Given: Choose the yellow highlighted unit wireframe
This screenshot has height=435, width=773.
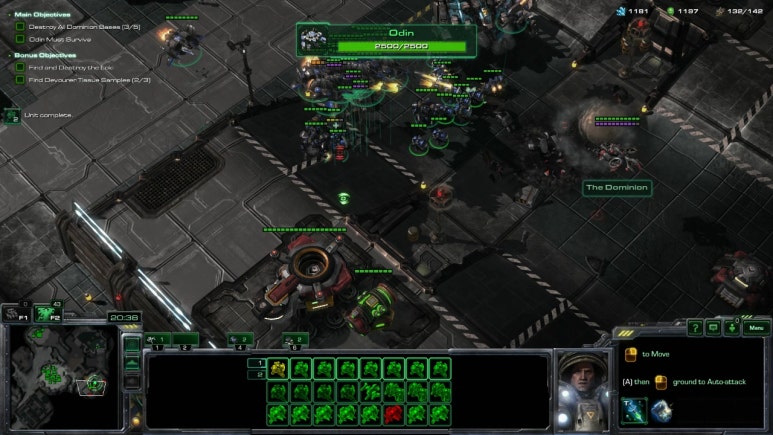Looking at the screenshot, I should 279,369.
